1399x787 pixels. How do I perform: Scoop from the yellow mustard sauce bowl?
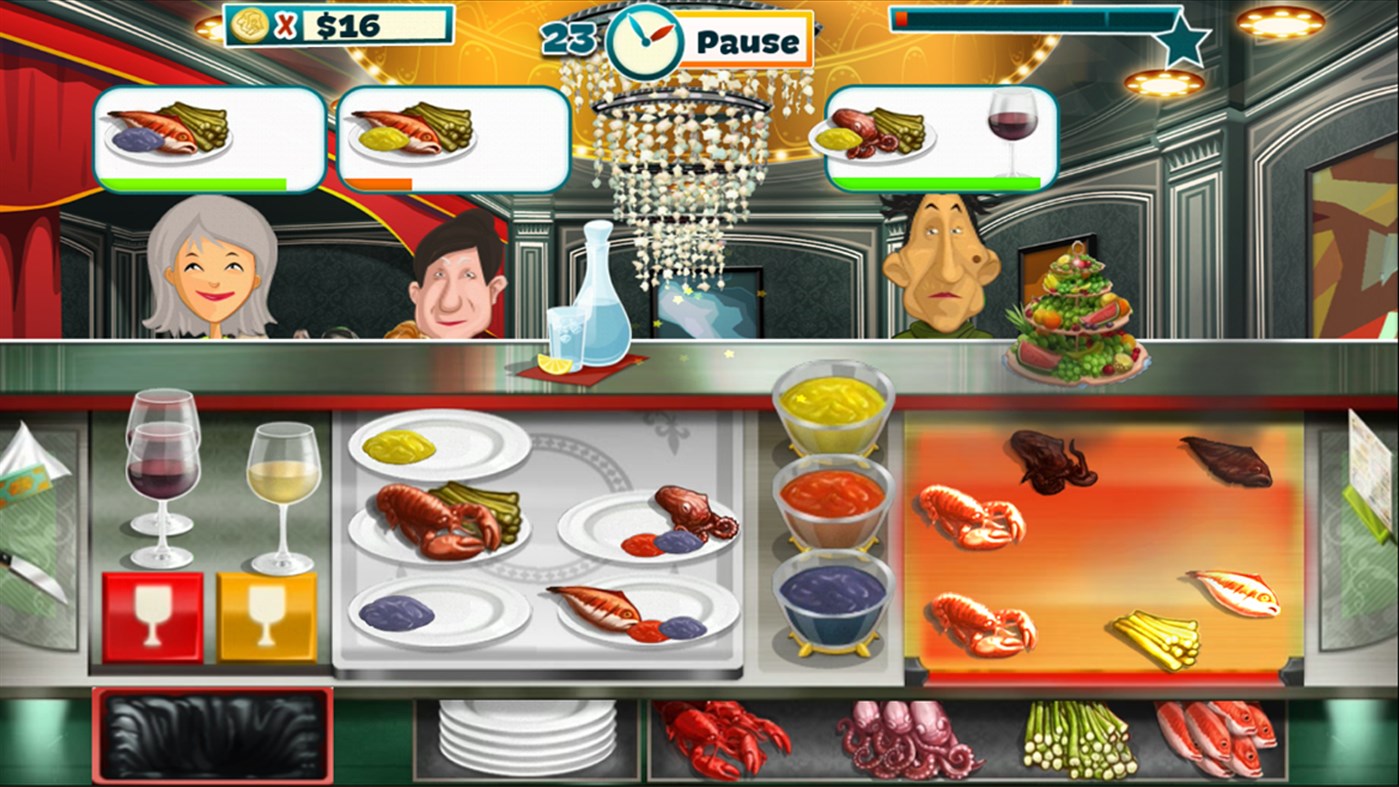(831, 404)
